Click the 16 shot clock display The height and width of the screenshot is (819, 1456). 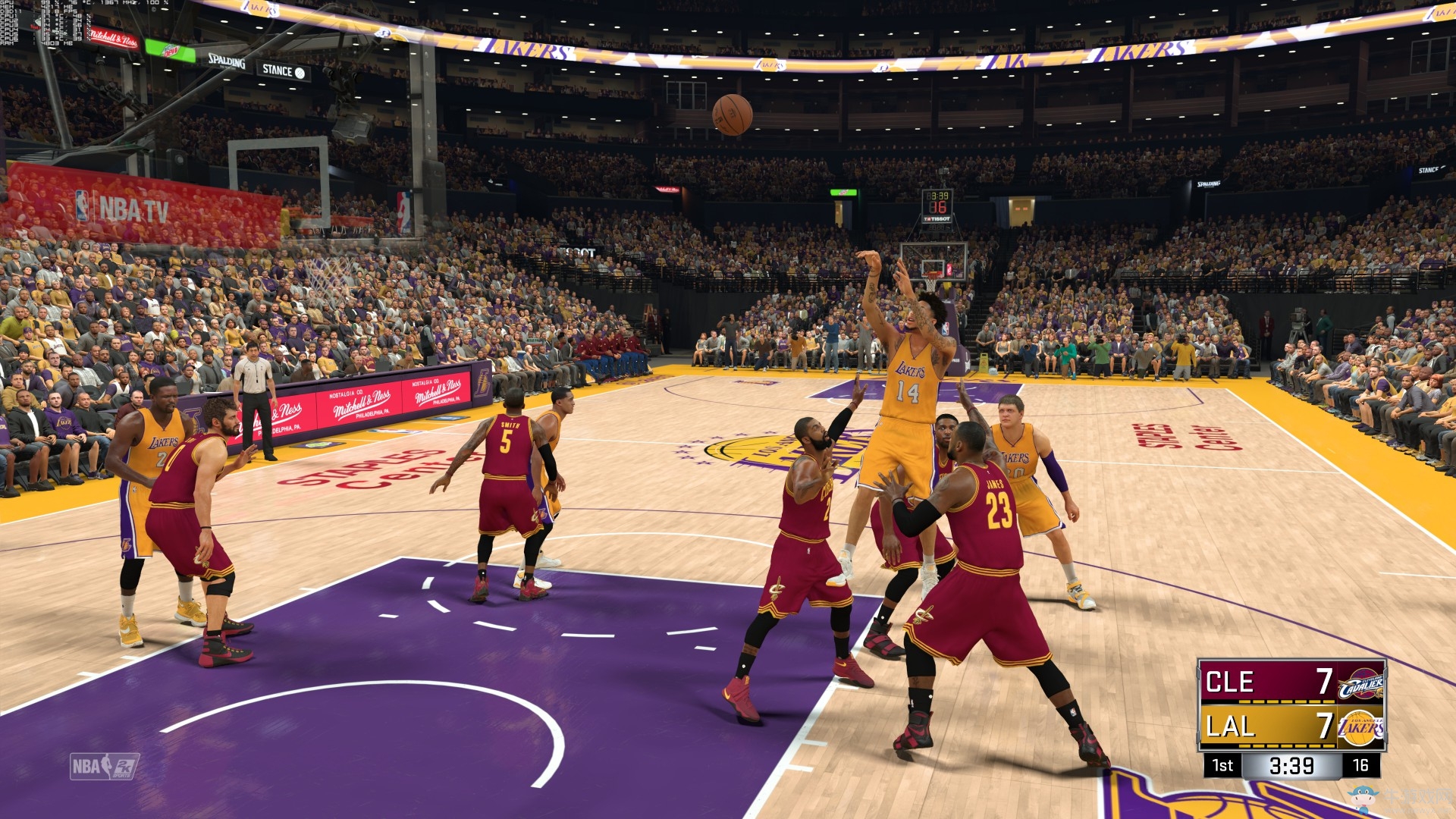click(x=1363, y=765)
